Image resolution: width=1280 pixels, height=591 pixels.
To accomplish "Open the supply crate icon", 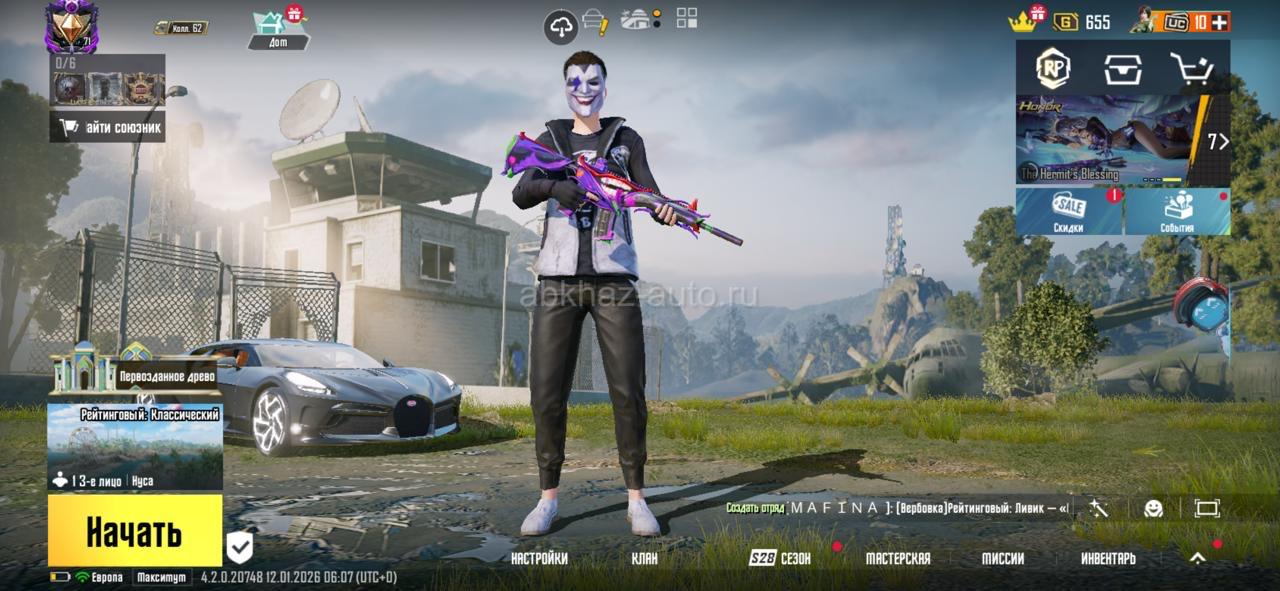I will pyautogui.click(x=1123, y=68).
